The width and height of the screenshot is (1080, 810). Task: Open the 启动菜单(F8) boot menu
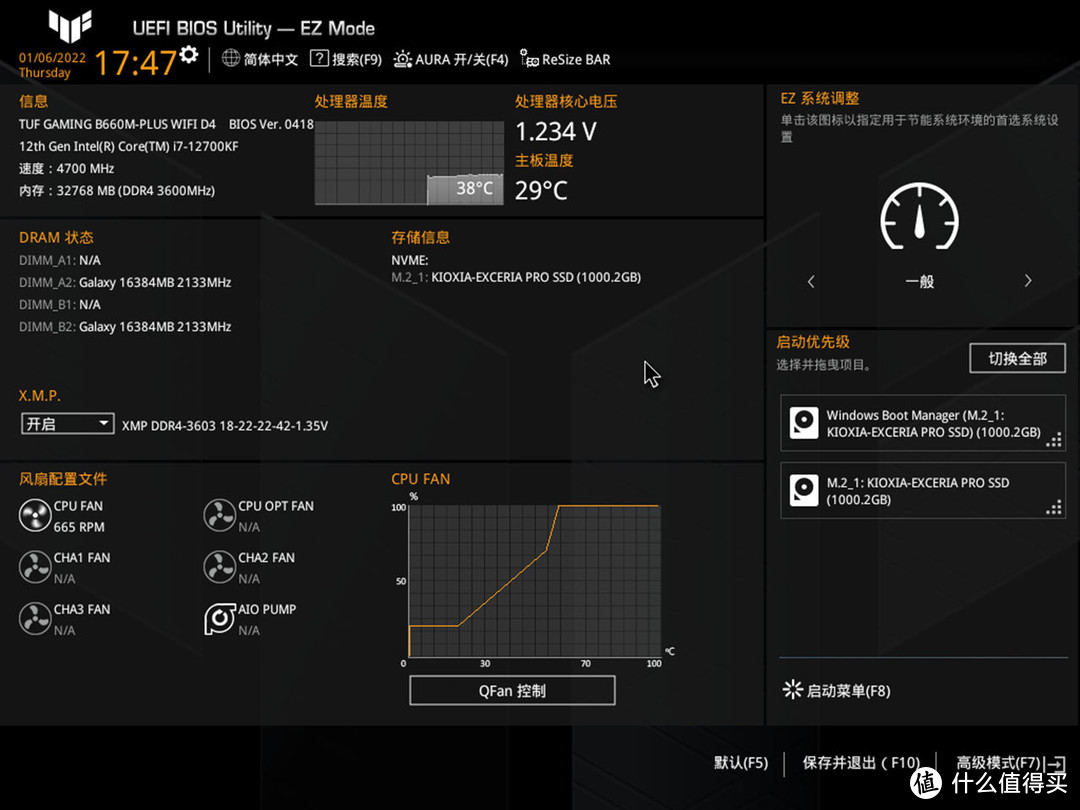(x=836, y=691)
